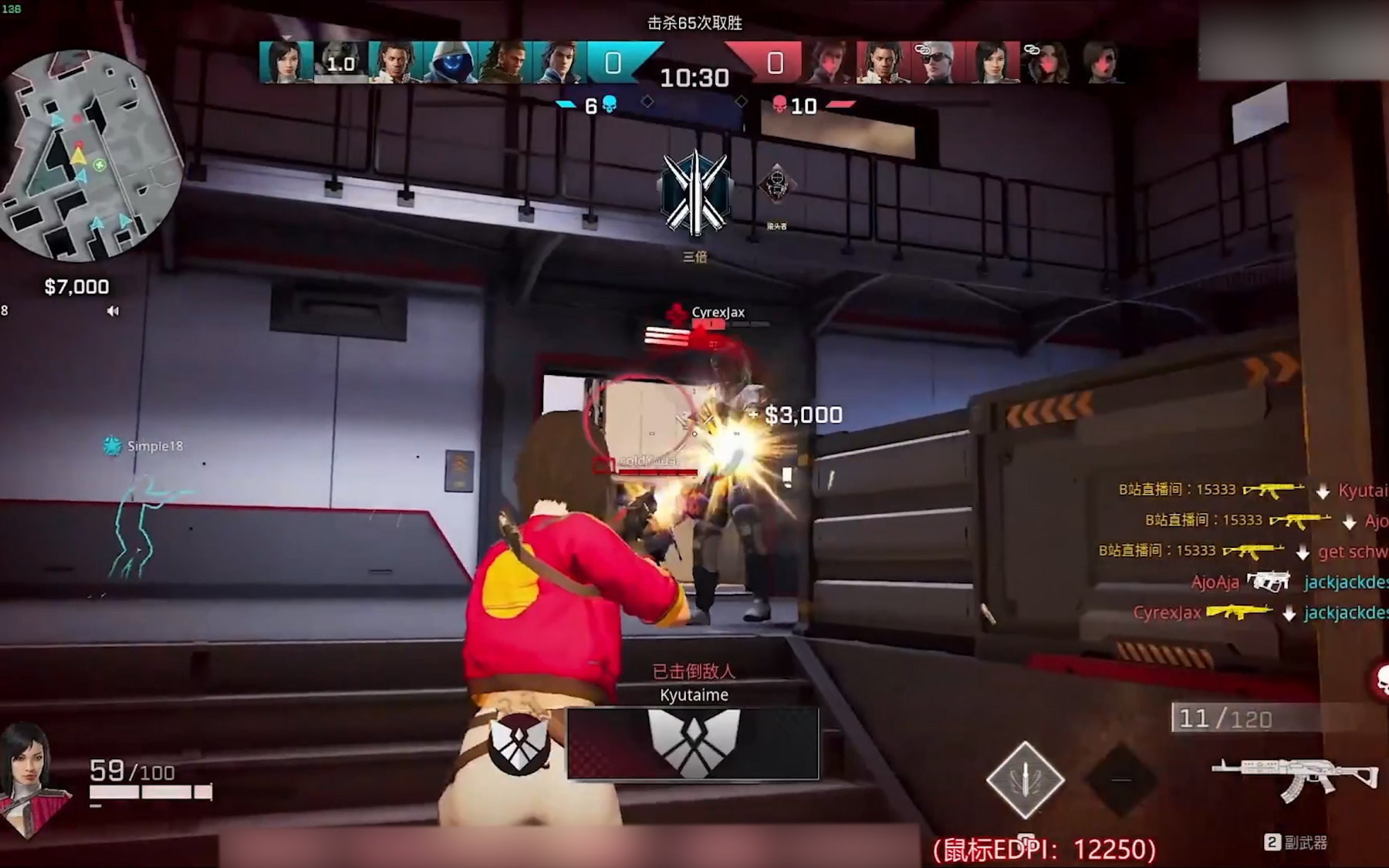Select the empty dark diamond gadget slot
Image resolution: width=1389 pixels, height=868 pixels.
[1120, 780]
